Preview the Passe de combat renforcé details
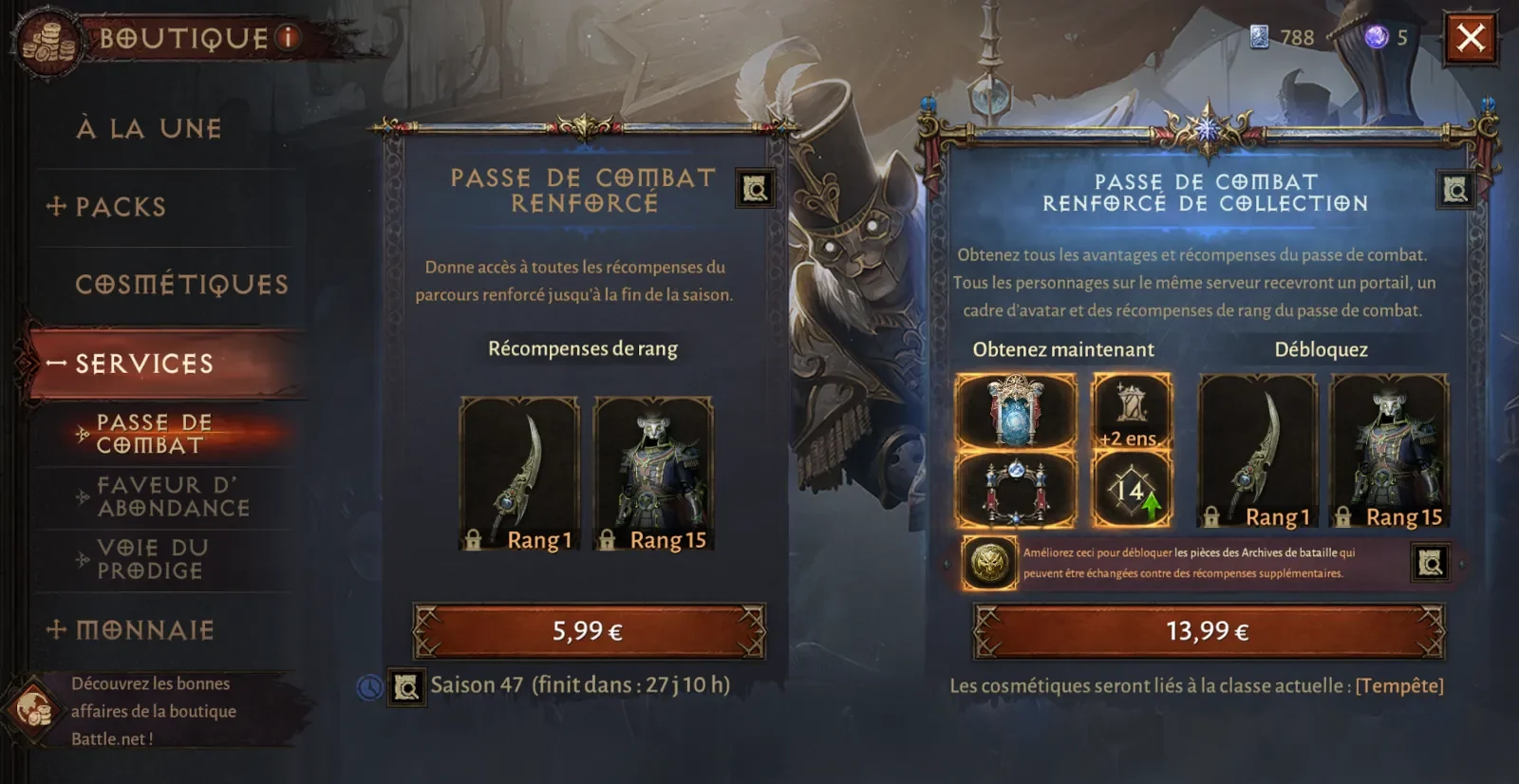This screenshot has height=784, width=1519. coord(756,190)
